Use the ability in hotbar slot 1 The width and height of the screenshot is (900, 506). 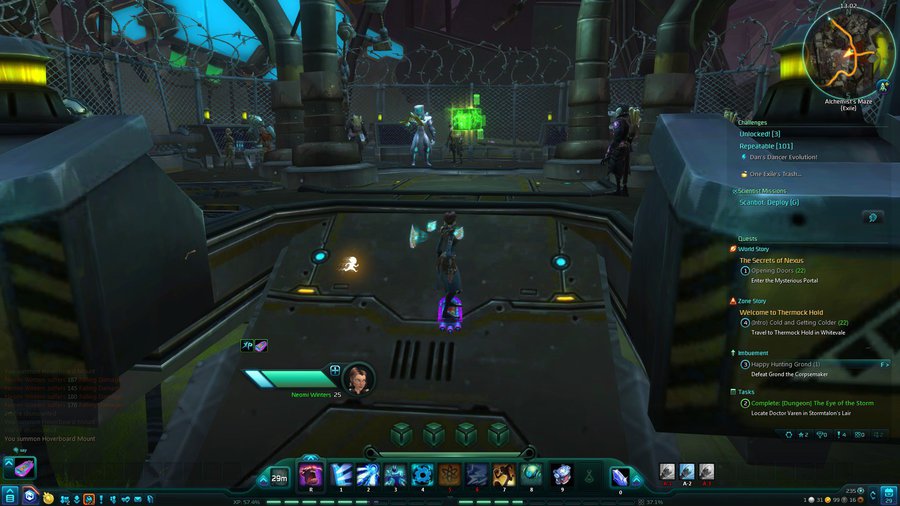coord(340,475)
